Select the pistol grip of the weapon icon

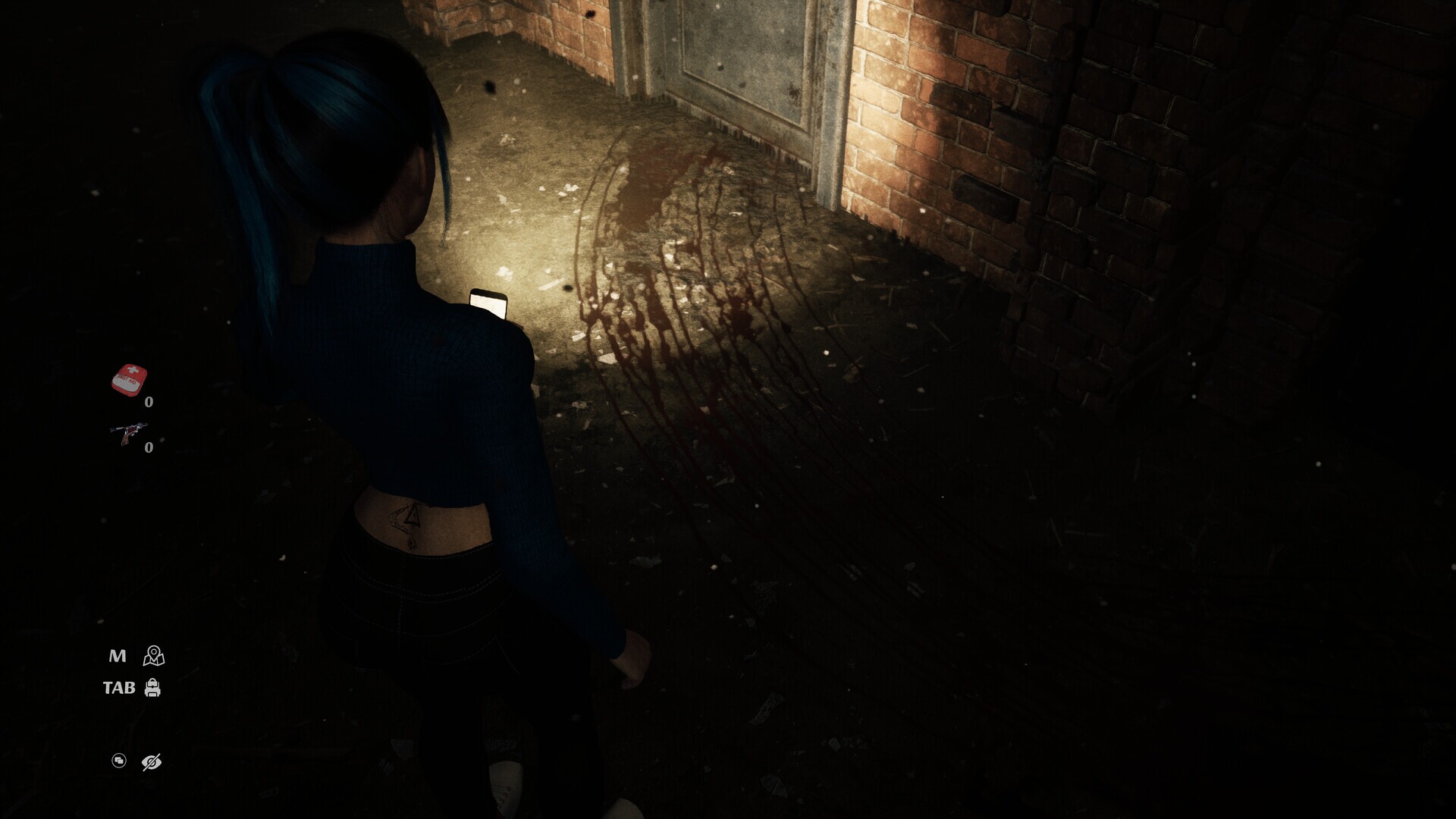point(125,440)
